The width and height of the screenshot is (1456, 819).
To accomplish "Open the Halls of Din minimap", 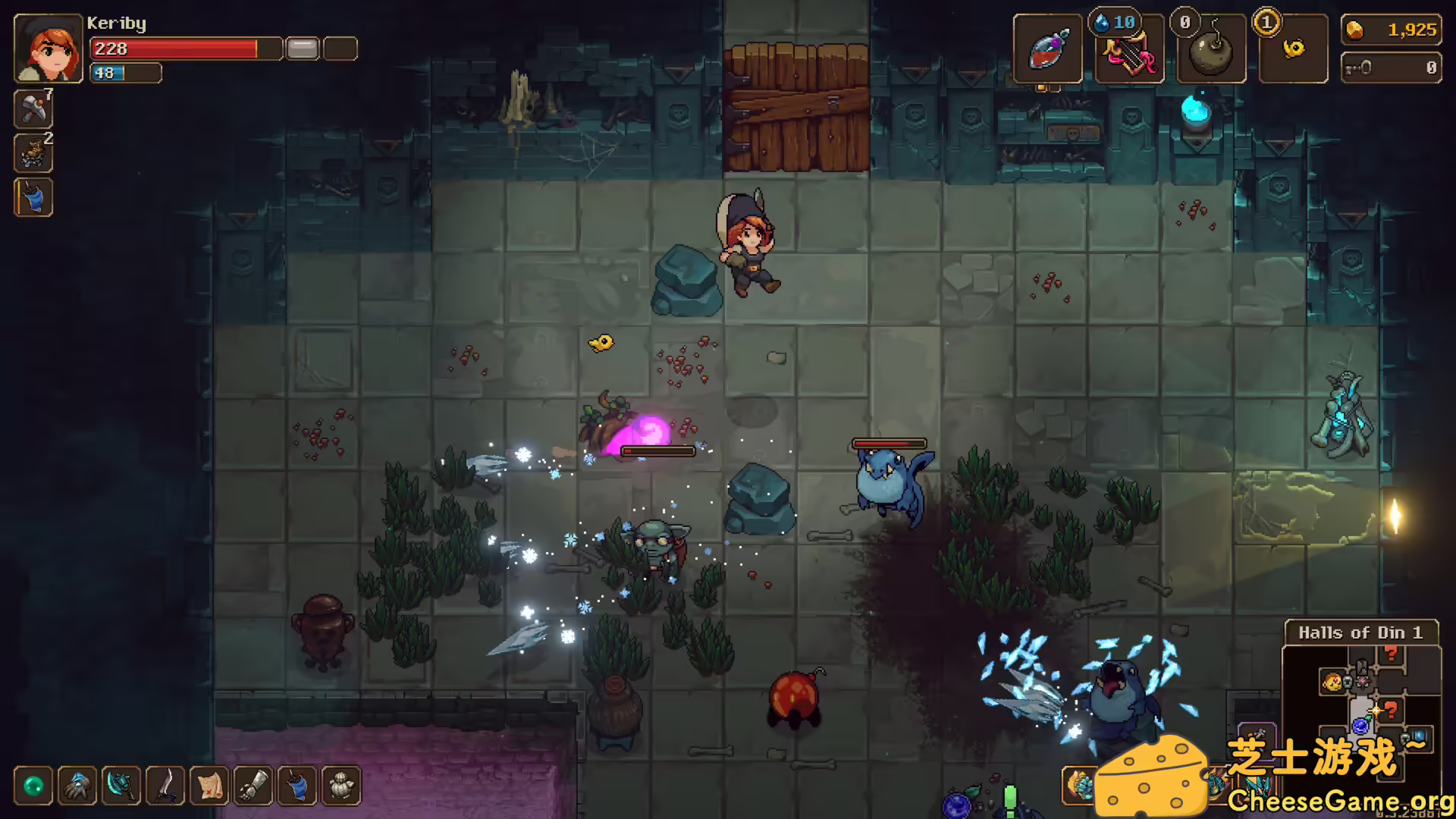I will click(x=1360, y=698).
